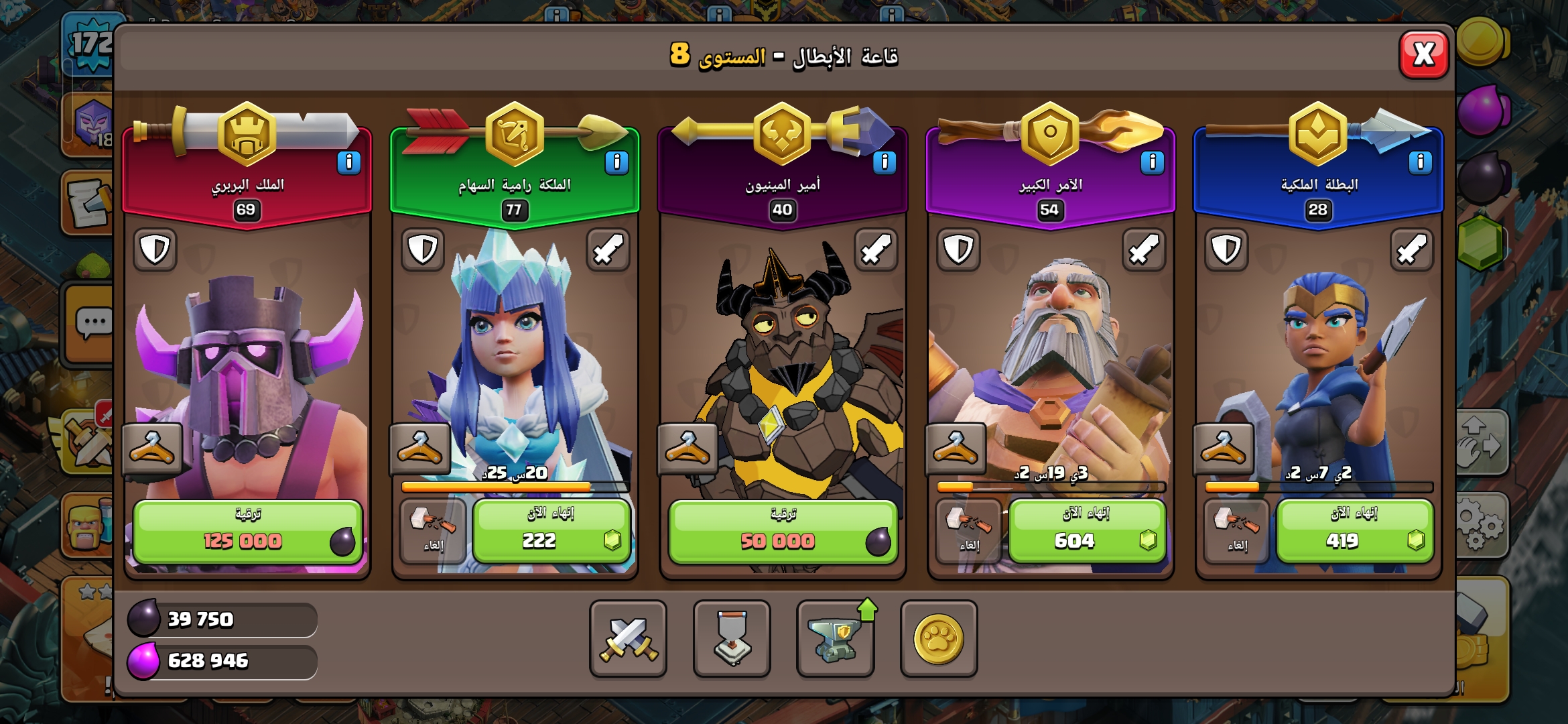Change Minion Prince skin via hanger icon
Viewport: 1568px width, 724px height.
688,448
